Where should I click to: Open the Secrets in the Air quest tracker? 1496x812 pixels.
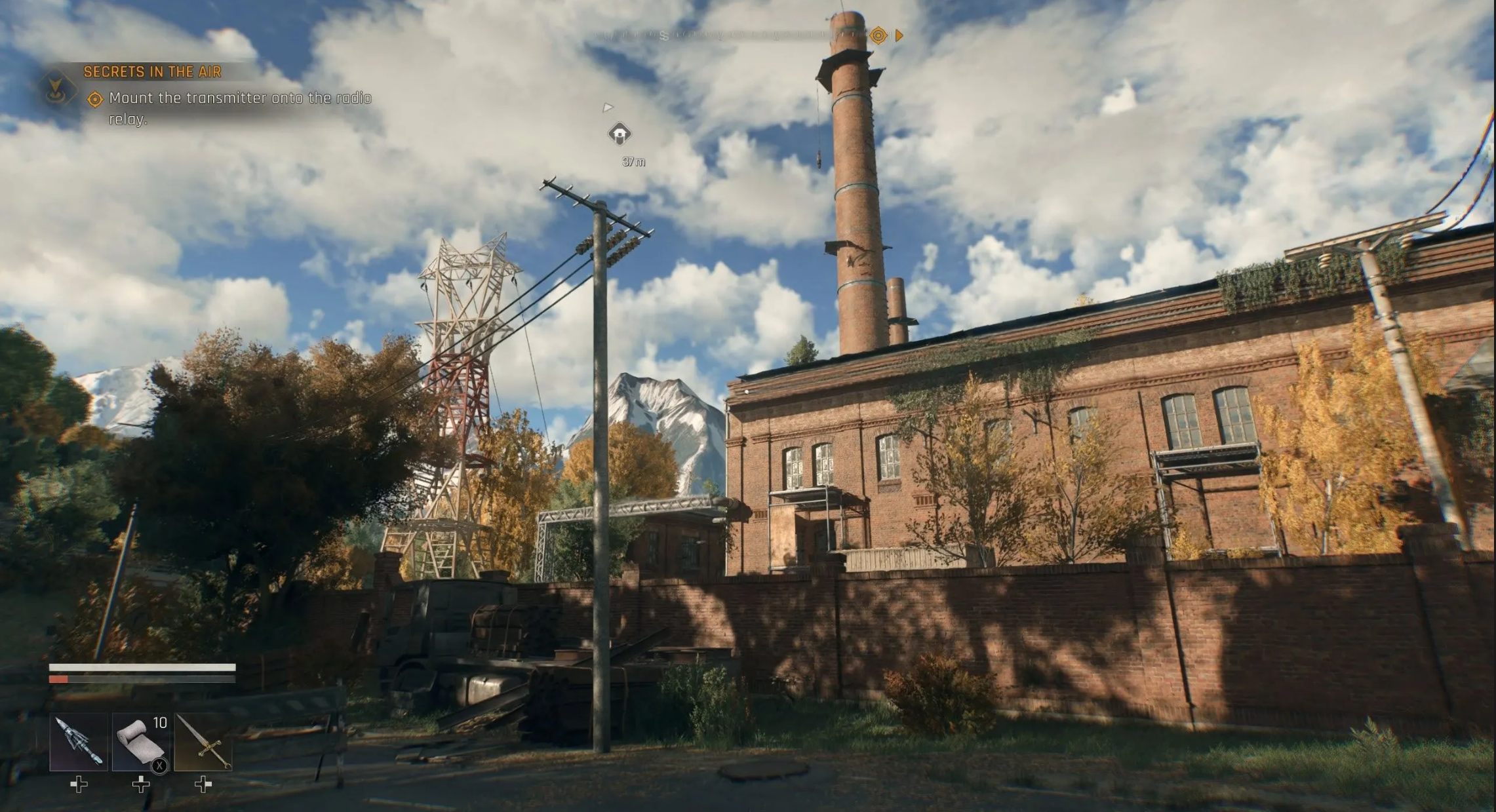(152, 72)
